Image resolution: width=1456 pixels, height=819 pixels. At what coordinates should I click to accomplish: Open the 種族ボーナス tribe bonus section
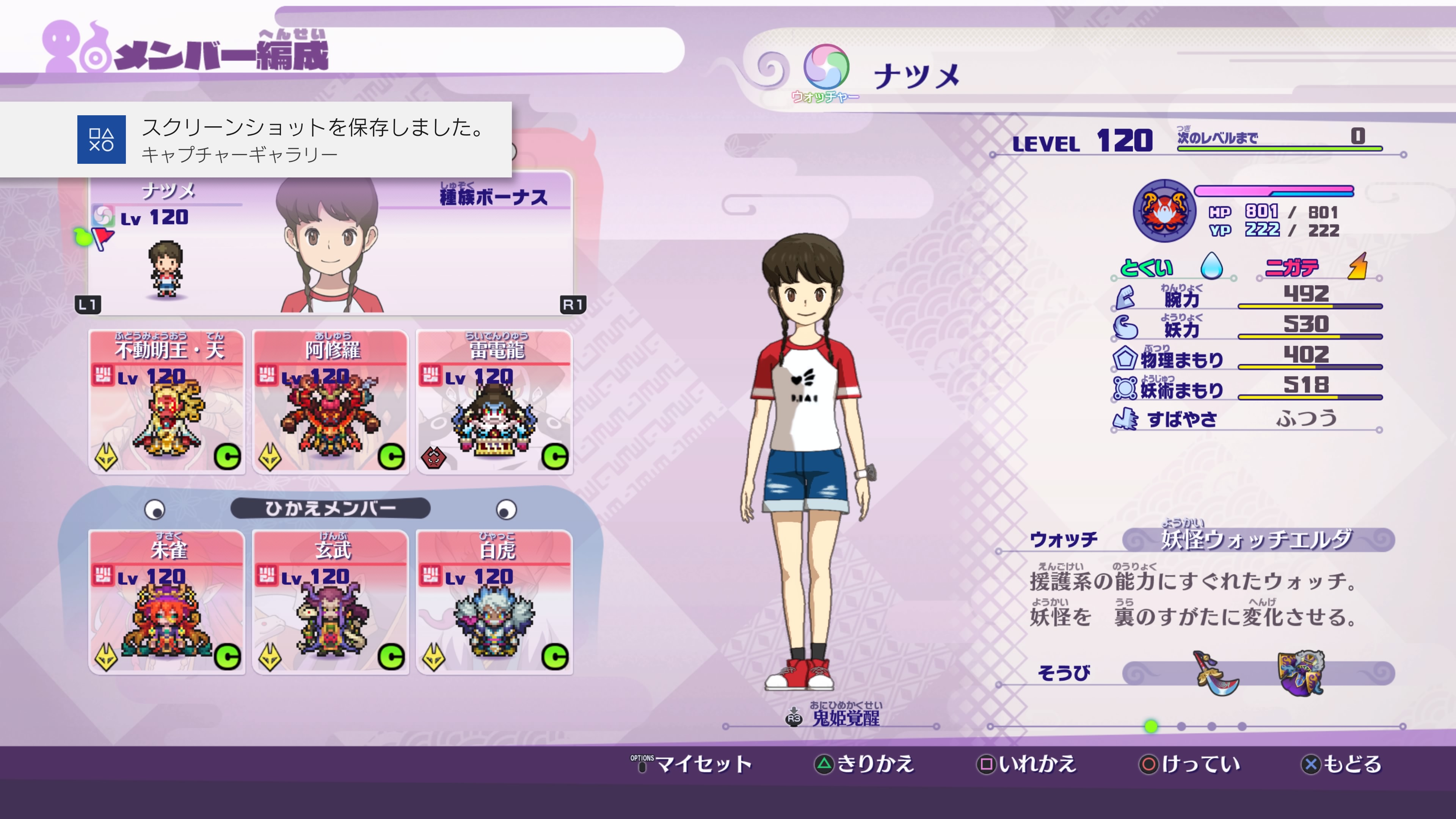point(493,197)
